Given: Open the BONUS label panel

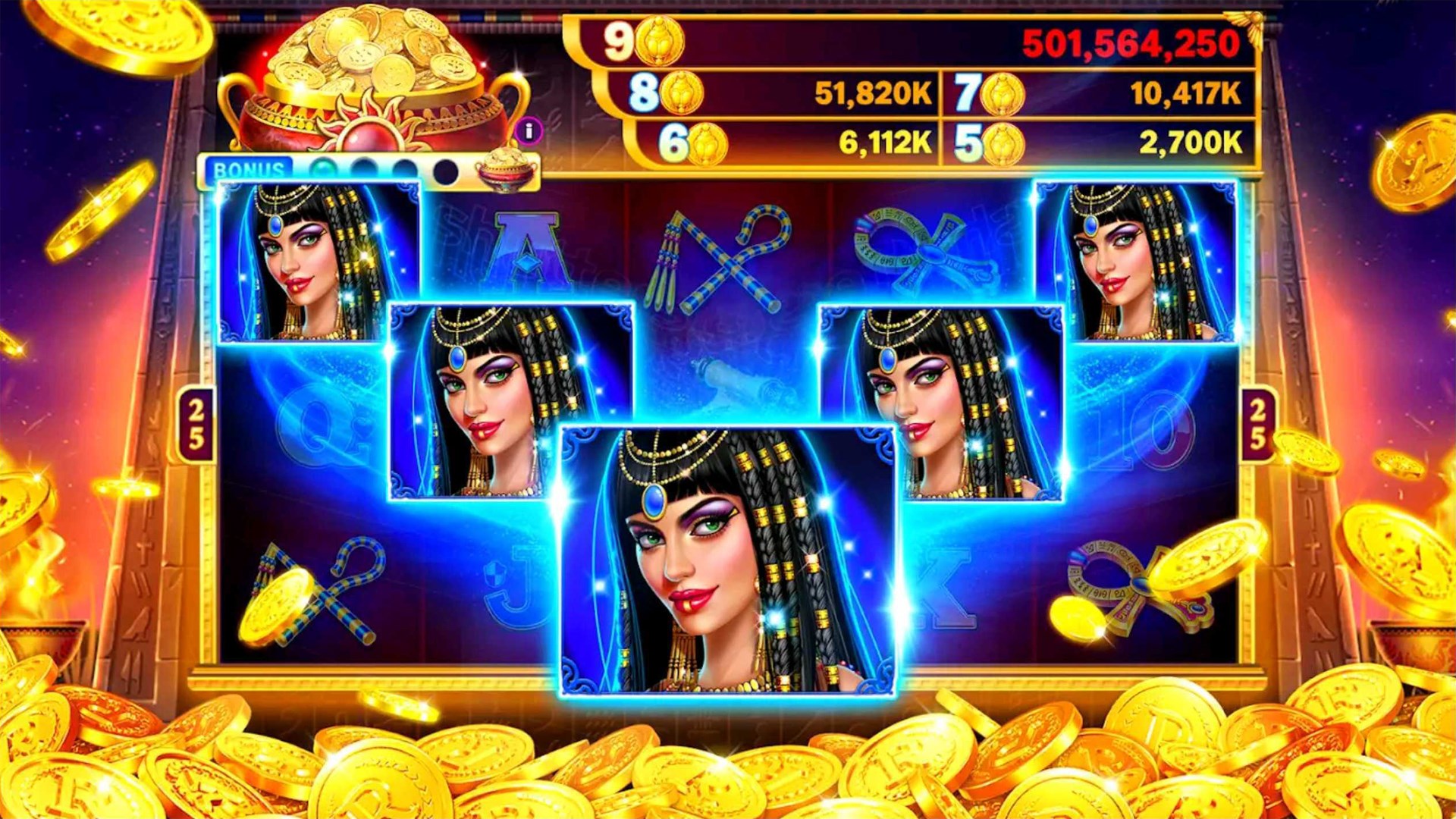Looking at the screenshot, I should (250, 168).
